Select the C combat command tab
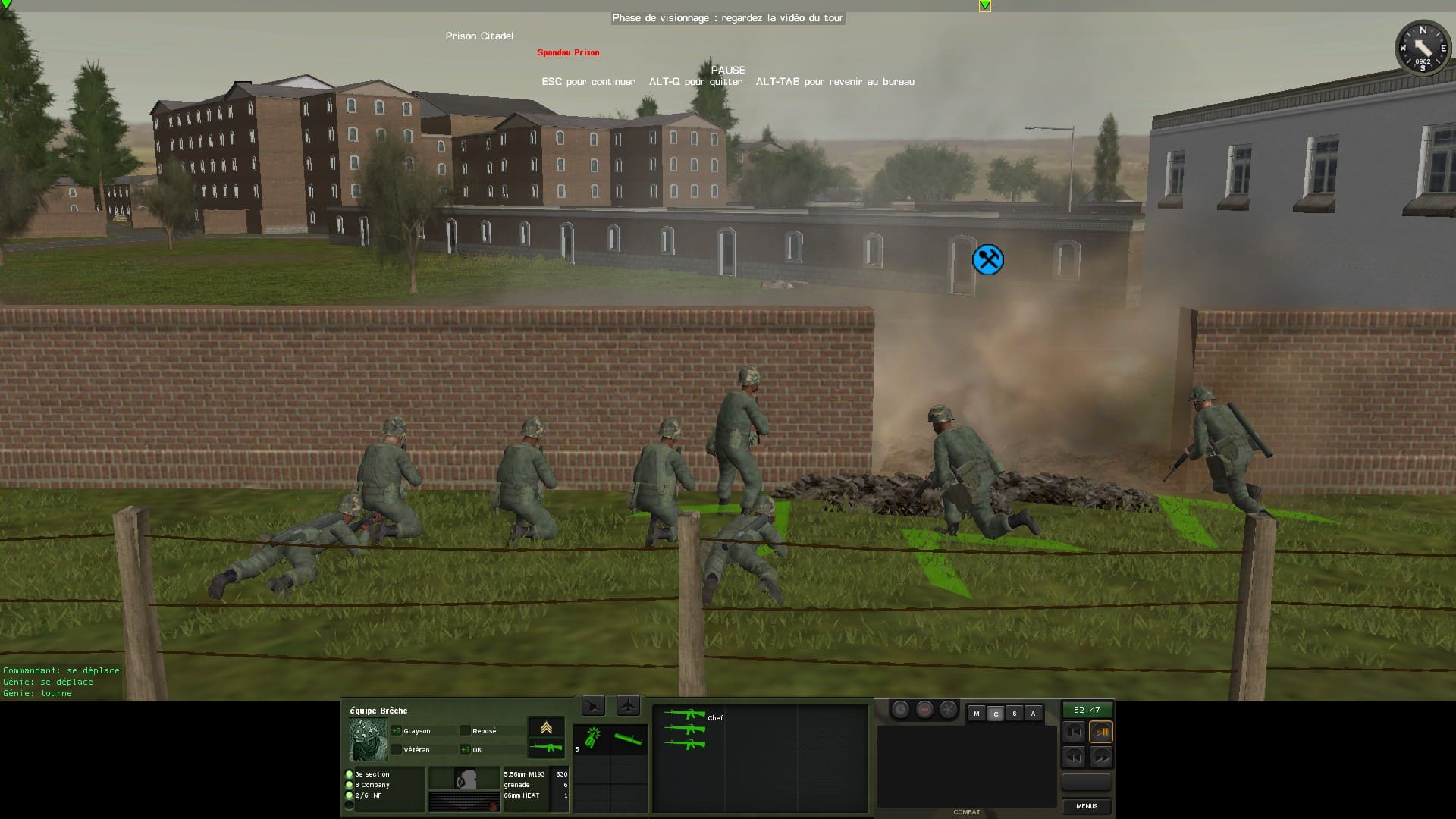Screen dimensions: 1456x819 click(x=996, y=714)
